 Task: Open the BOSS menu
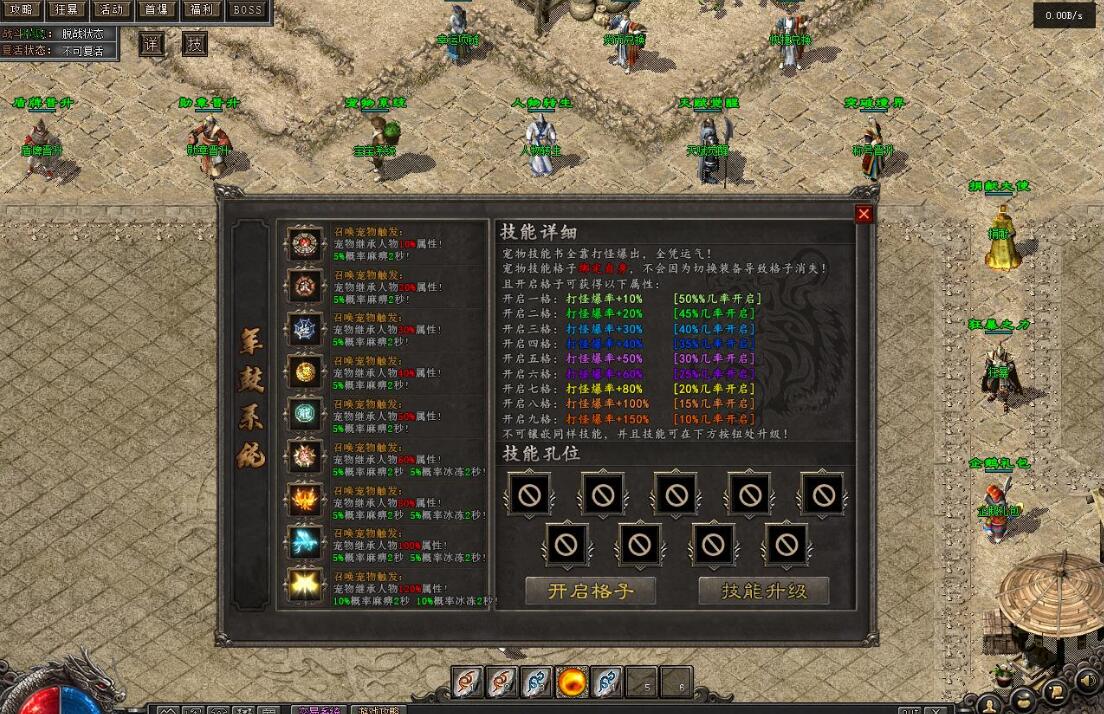tap(246, 10)
